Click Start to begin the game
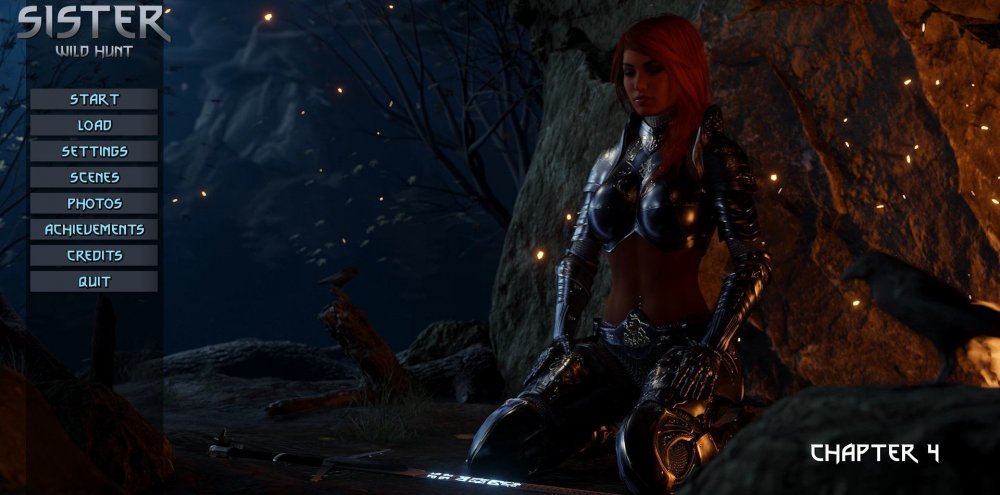The height and width of the screenshot is (495, 1000). [94, 99]
